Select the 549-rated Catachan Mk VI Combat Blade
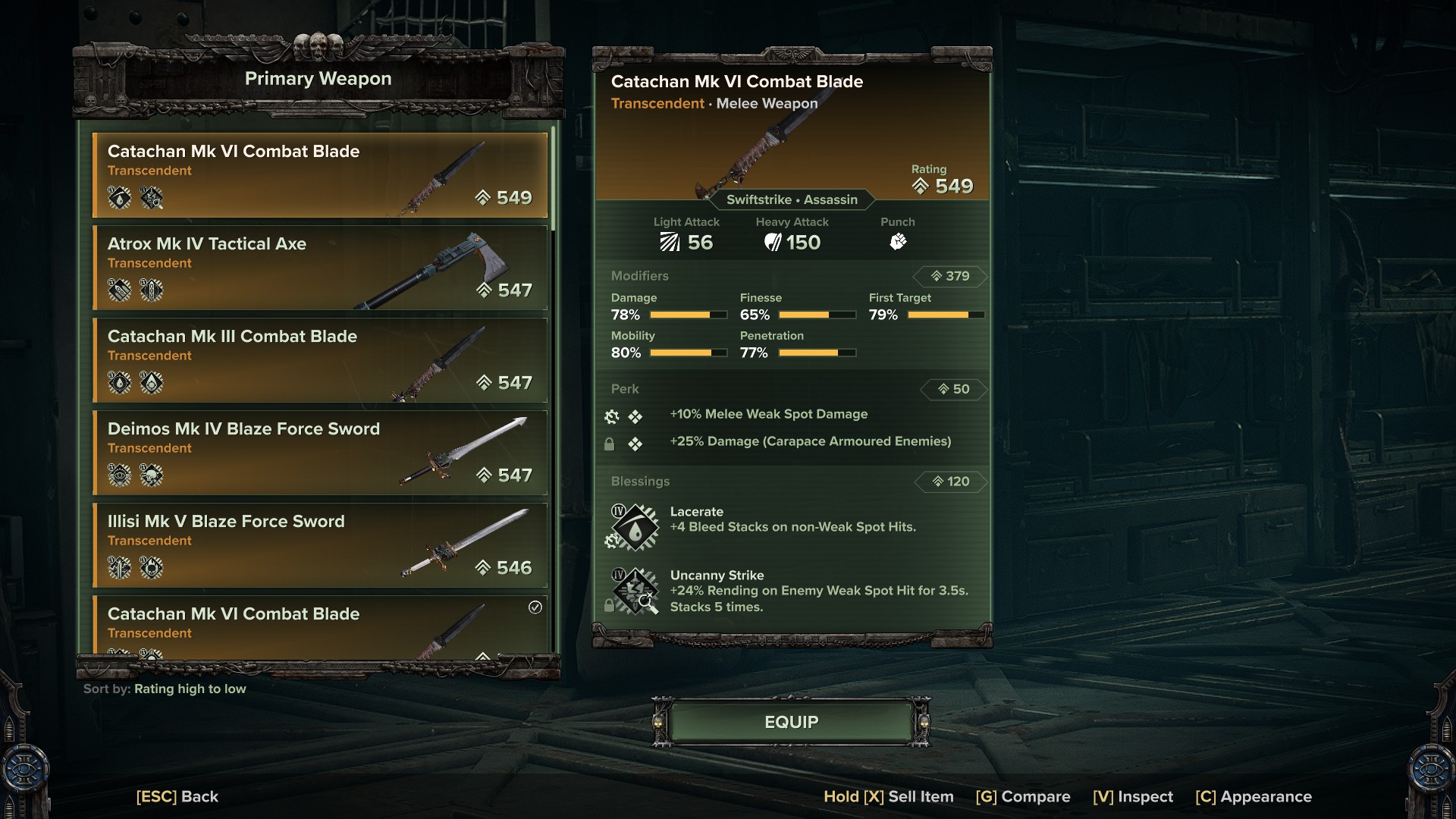Viewport: 1456px width, 819px height. tap(319, 175)
